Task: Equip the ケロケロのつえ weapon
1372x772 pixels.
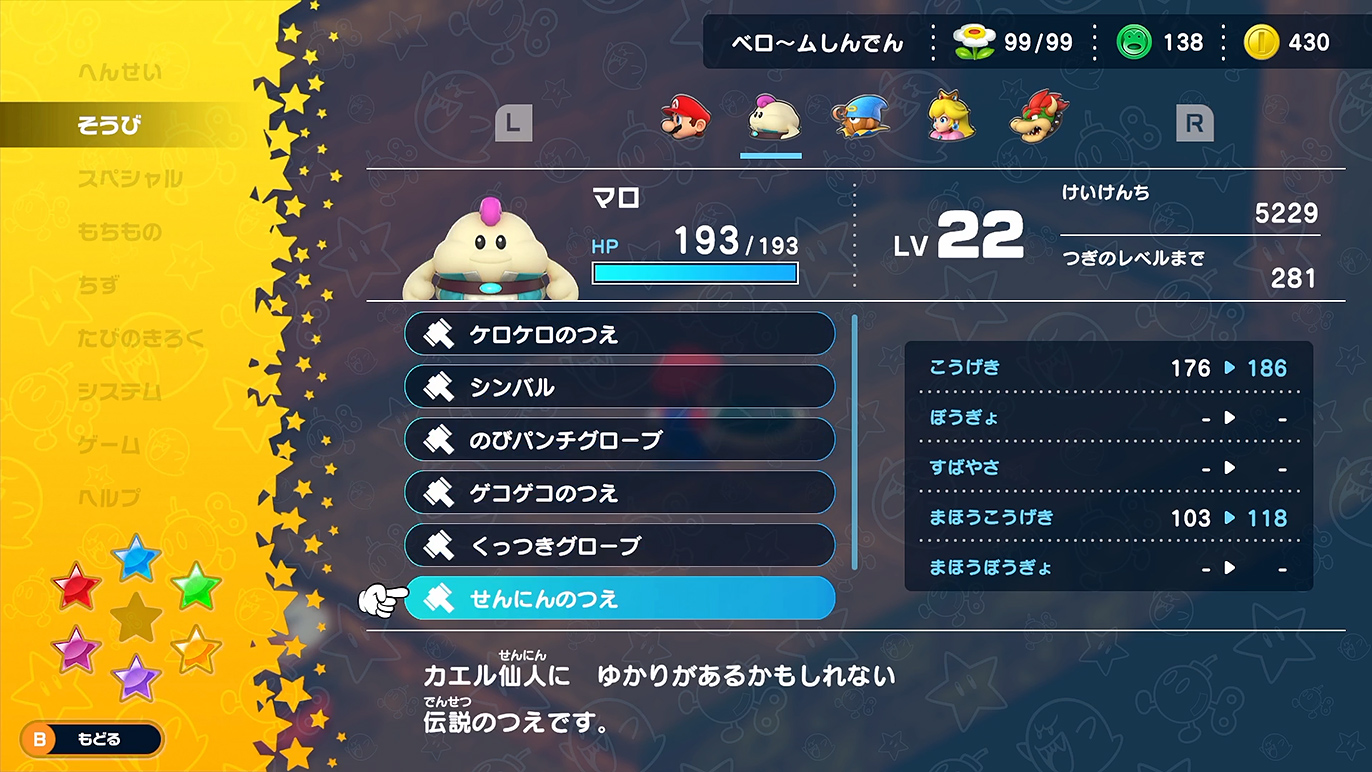Action: coord(620,333)
